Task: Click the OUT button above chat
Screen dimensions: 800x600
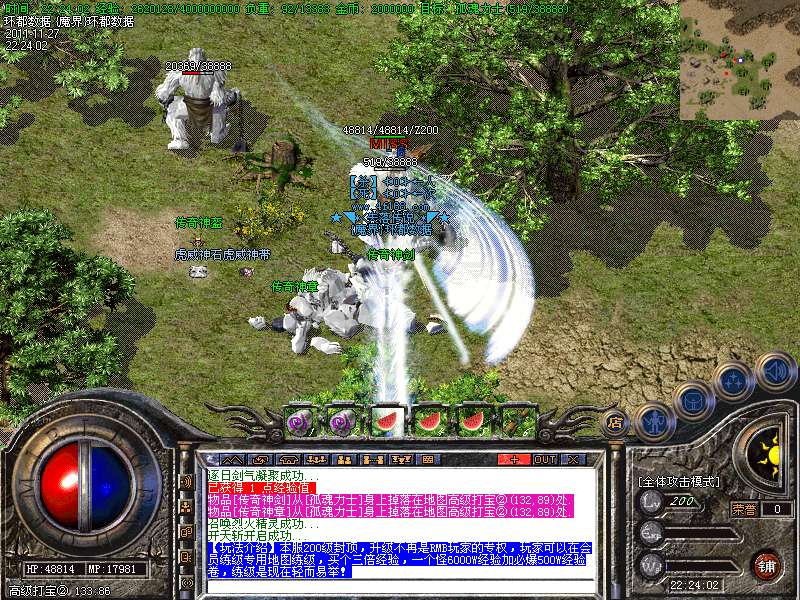Action: [x=544, y=459]
